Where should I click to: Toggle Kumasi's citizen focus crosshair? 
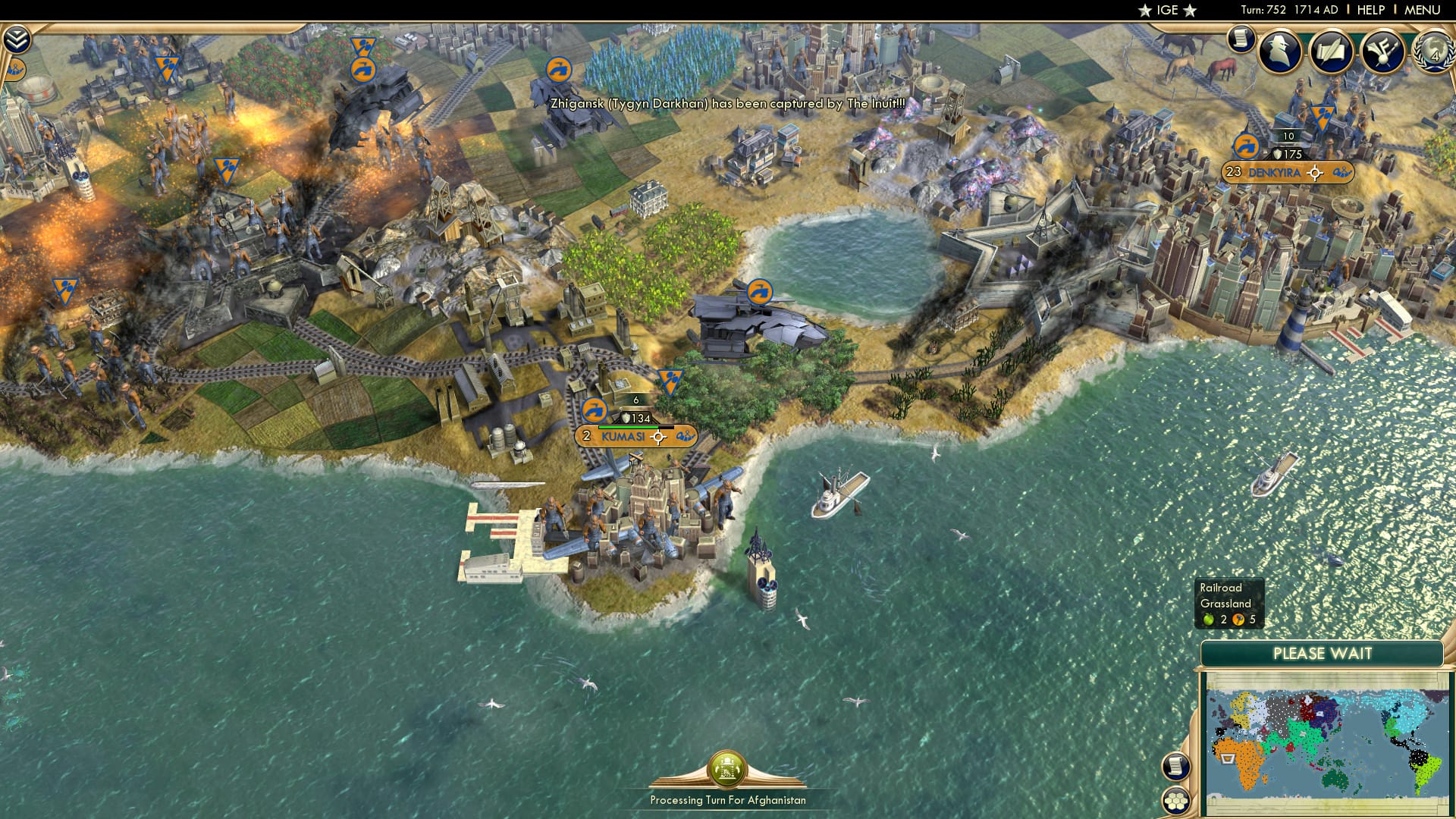(x=658, y=438)
